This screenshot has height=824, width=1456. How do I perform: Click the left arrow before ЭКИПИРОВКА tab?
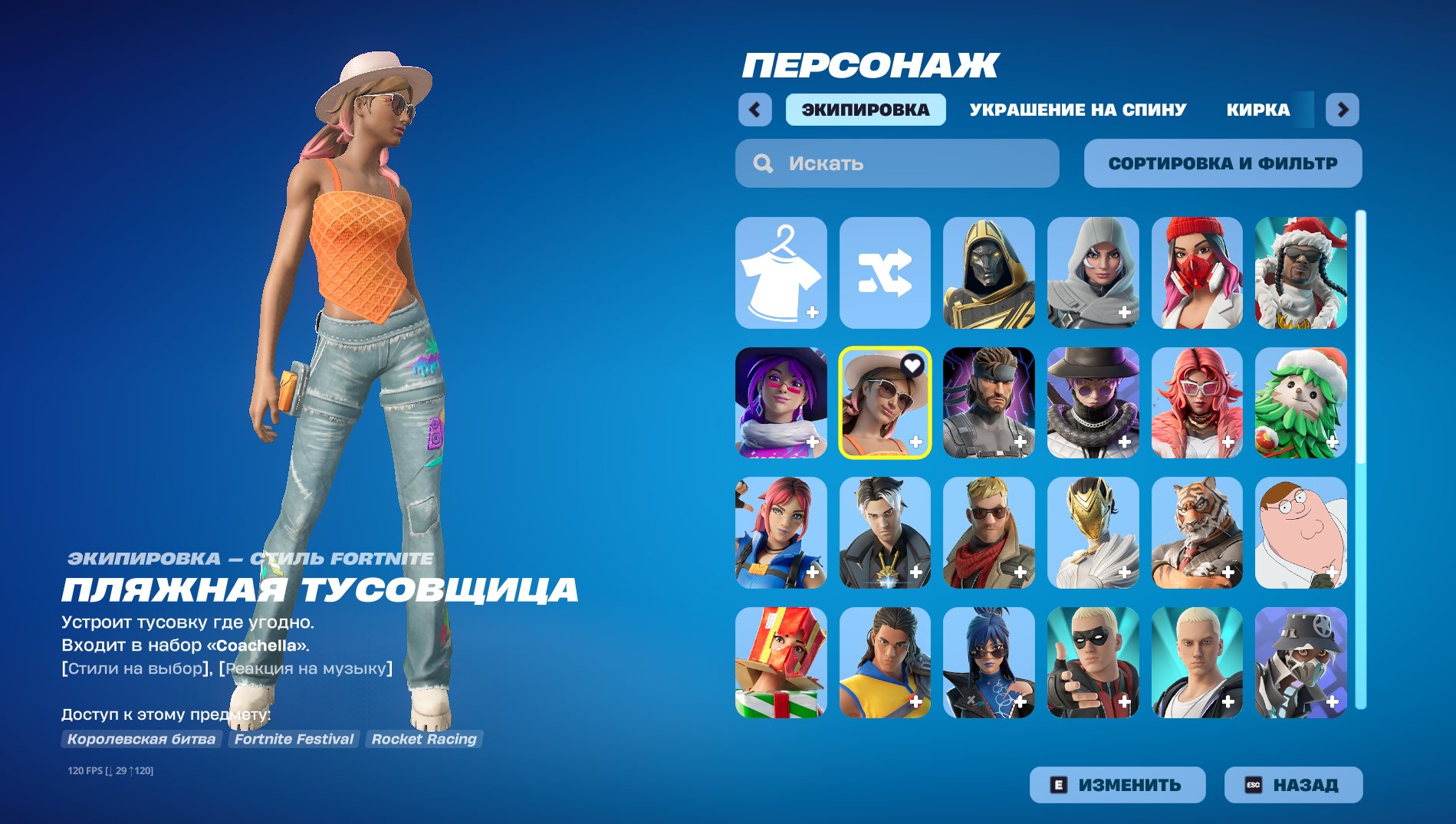tap(755, 110)
